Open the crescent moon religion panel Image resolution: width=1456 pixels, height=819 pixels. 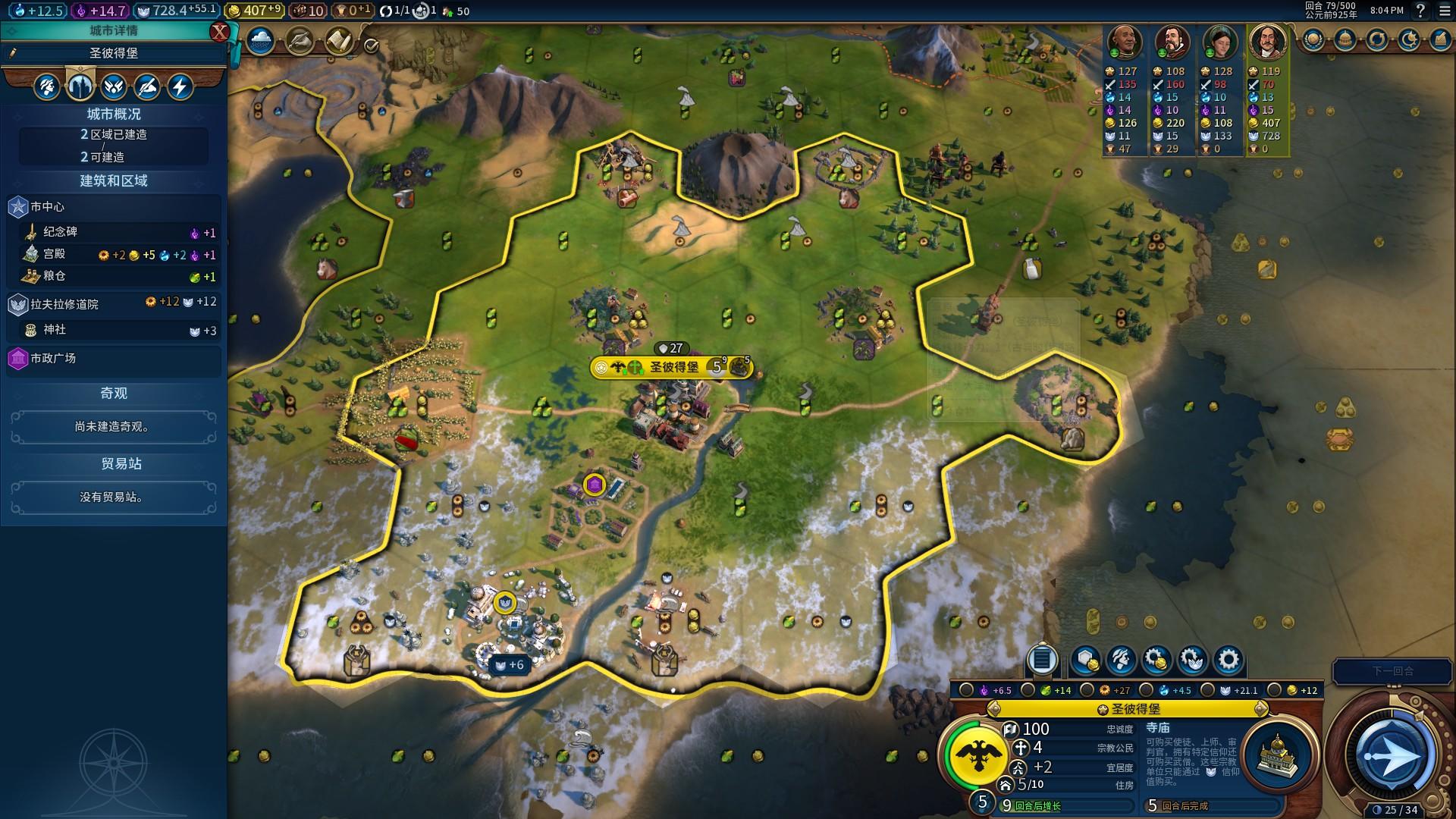1408,39
